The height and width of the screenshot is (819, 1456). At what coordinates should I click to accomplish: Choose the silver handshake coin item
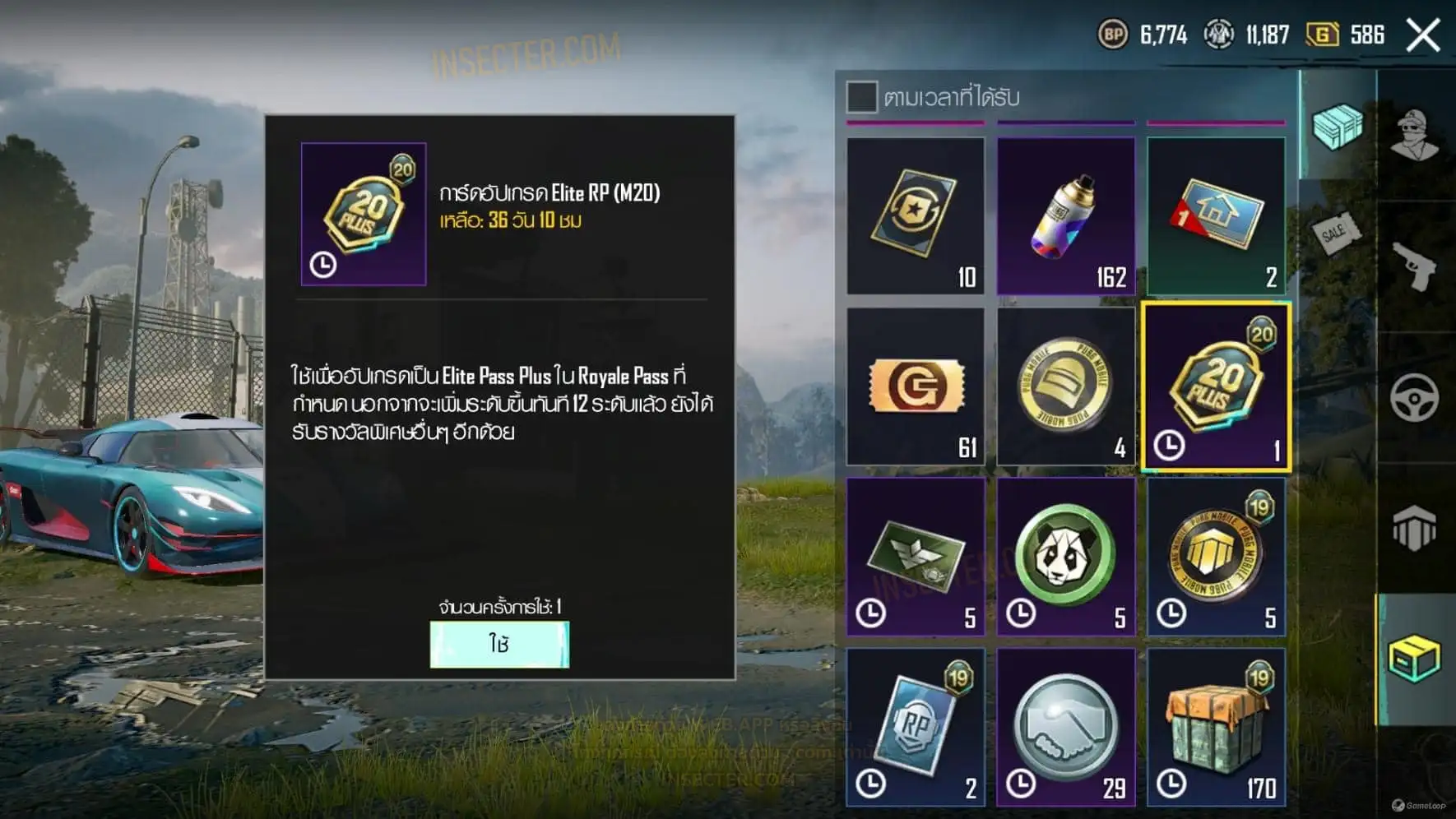pyautogui.click(x=1065, y=727)
